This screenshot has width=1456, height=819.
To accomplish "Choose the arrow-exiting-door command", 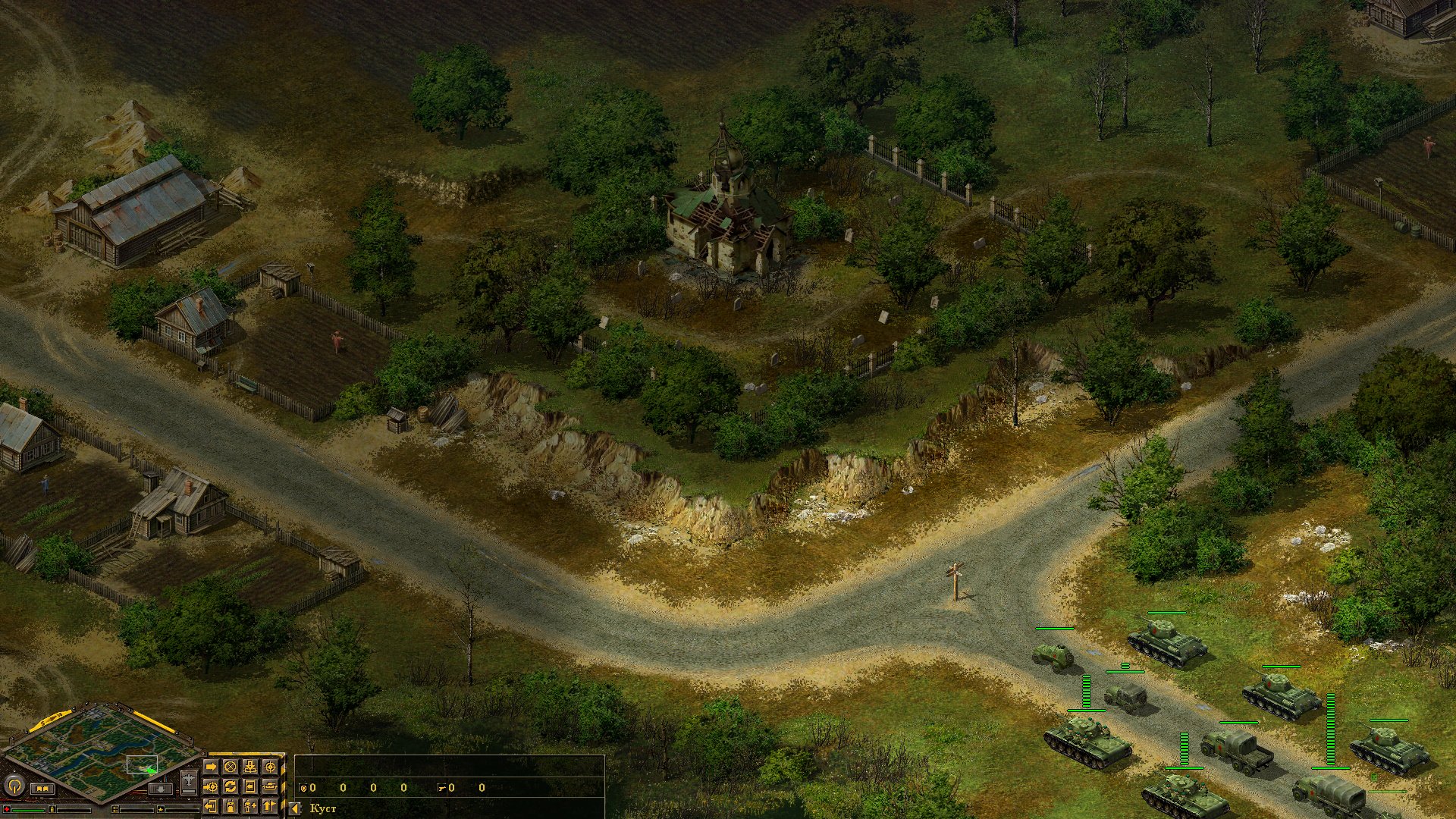I will pyautogui.click(x=211, y=805).
